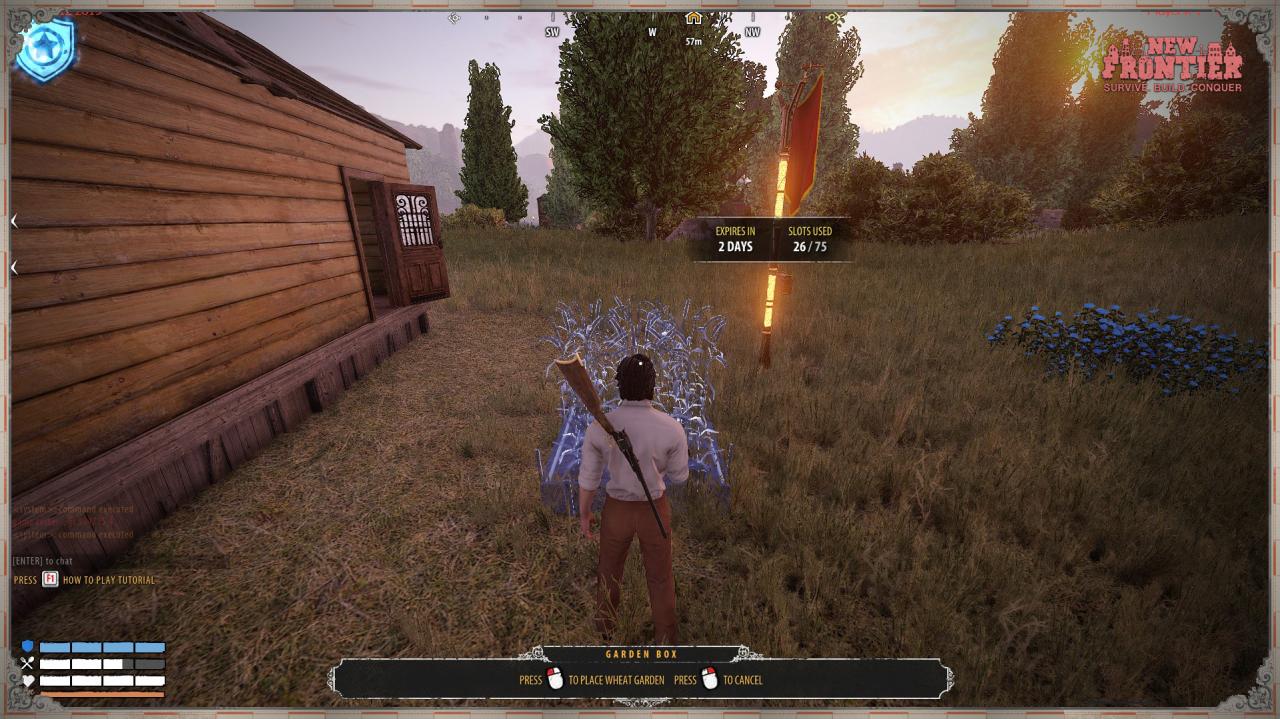Click the green diamond compass marker
Viewport: 1280px width, 719px height.
[834, 18]
